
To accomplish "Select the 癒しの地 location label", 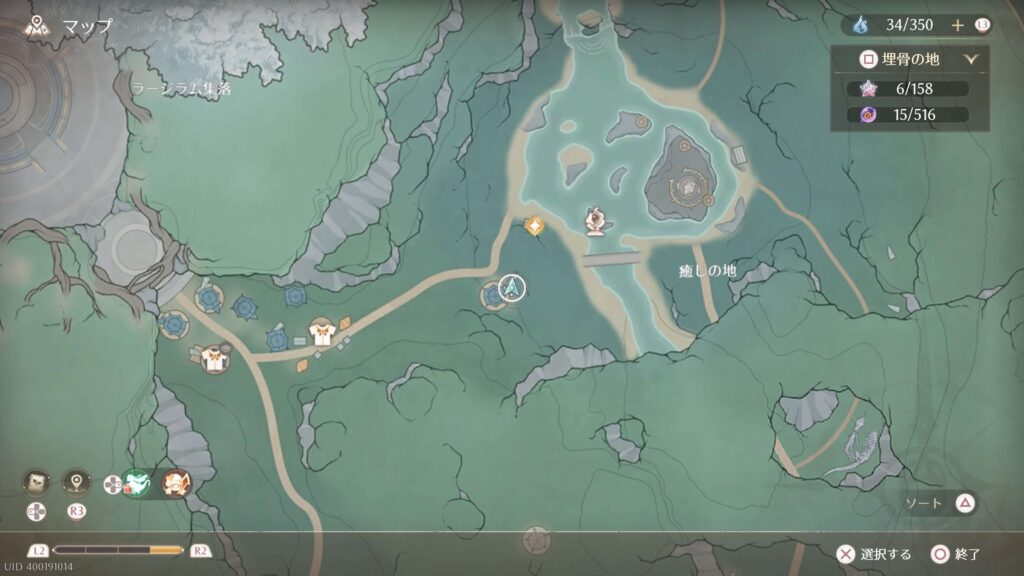I will (x=707, y=271).
